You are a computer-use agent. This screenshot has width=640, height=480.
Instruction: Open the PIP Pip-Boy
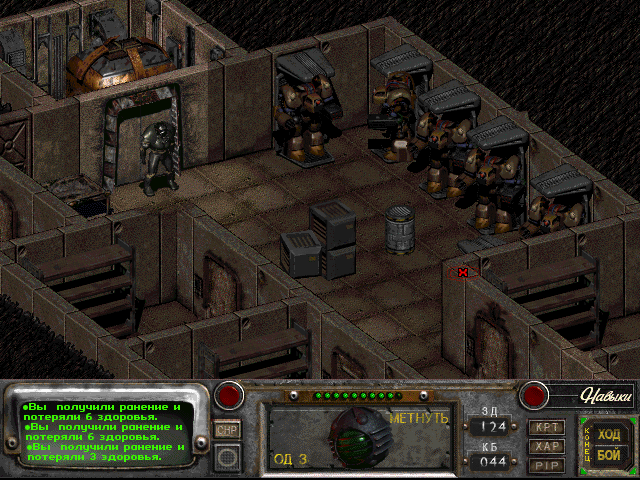tap(546, 465)
